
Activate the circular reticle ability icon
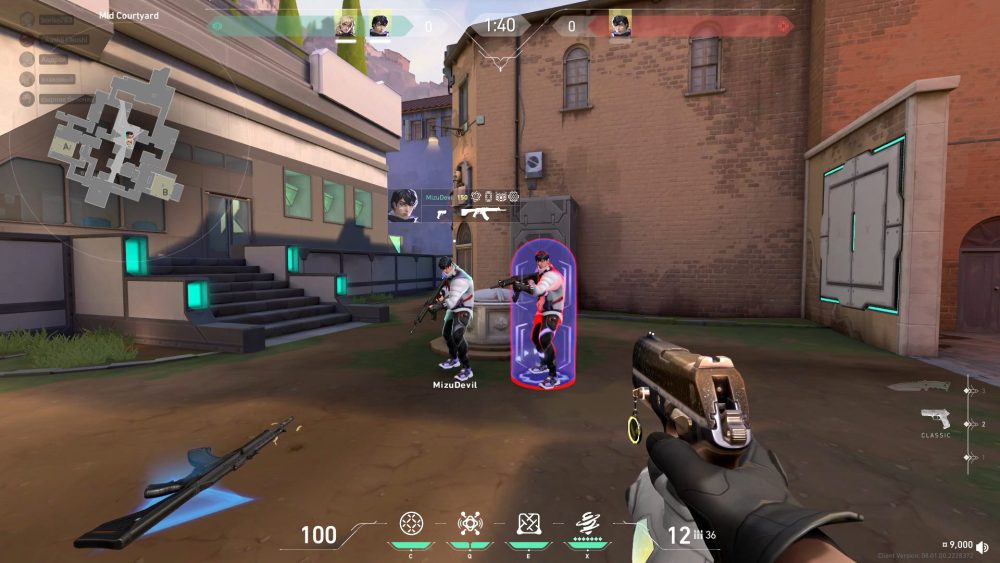point(410,523)
